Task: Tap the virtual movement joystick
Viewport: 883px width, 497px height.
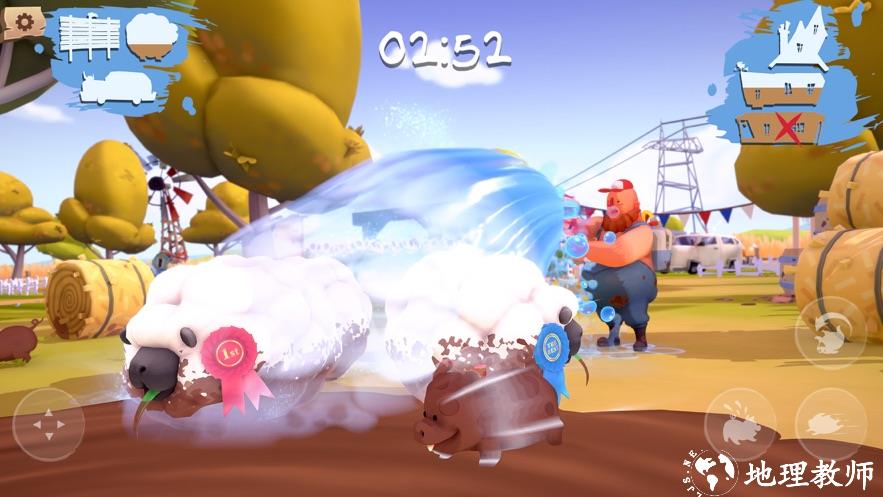Action: click(x=46, y=424)
